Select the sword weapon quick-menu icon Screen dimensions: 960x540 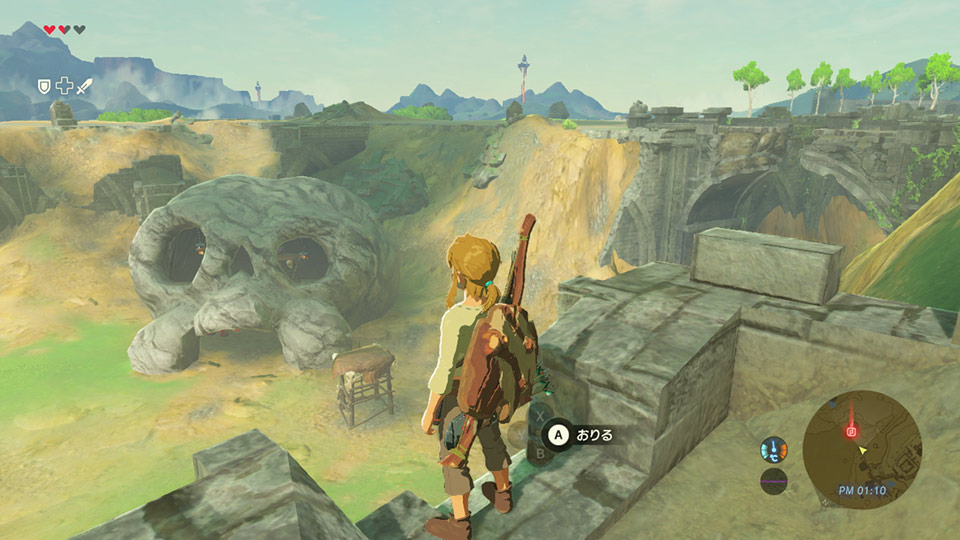[x=83, y=86]
